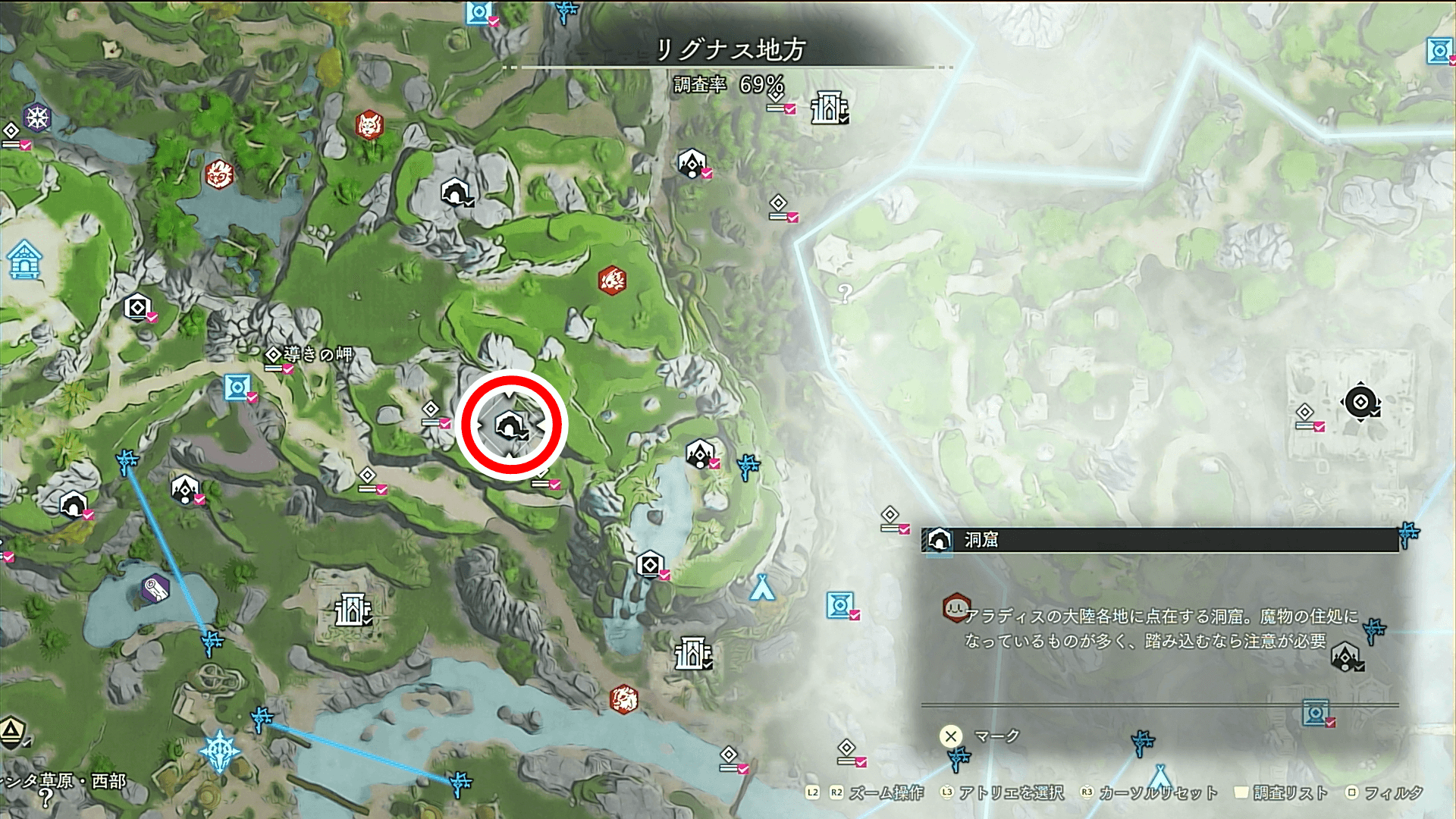Click the red fox-faced monster marker

pyautogui.click(x=369, y=124)
